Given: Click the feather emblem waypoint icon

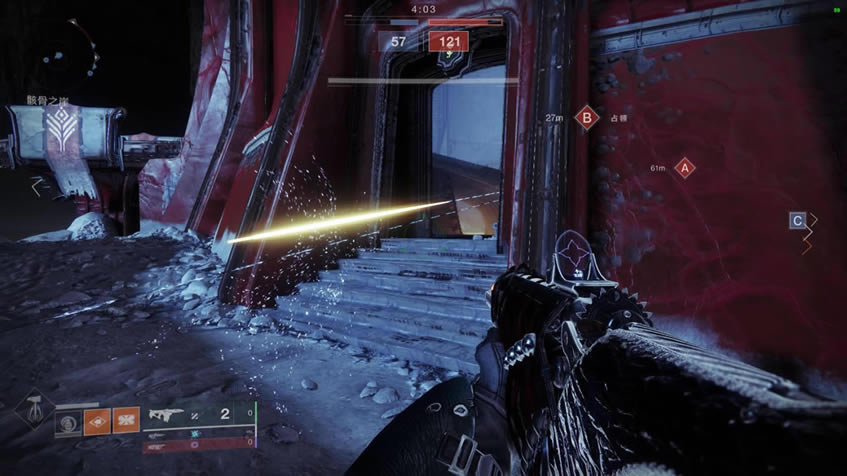Looking at the screenshot, I should pyautogui.click(x=60, y=127).
